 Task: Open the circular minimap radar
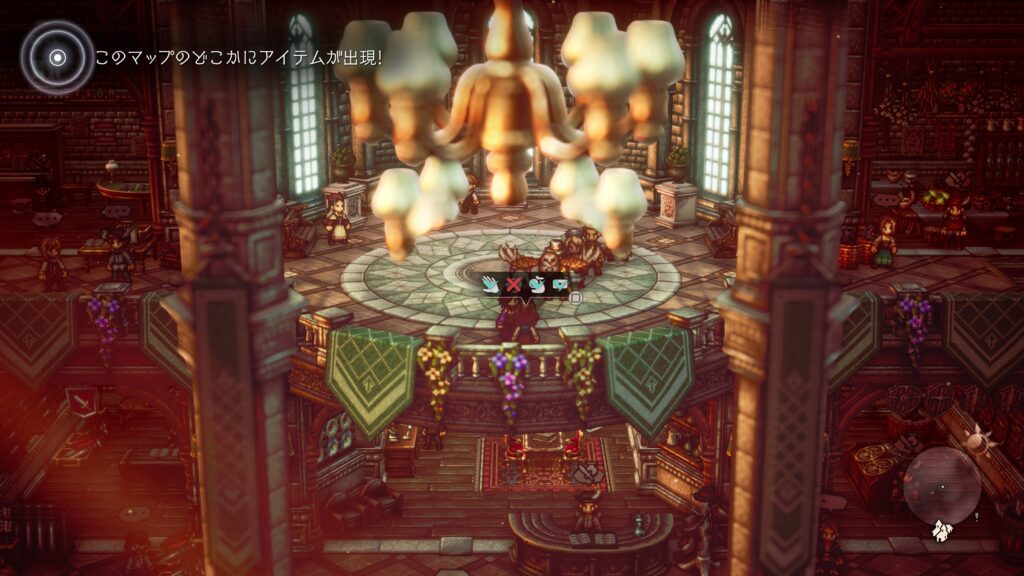click(x=941, y=487)
